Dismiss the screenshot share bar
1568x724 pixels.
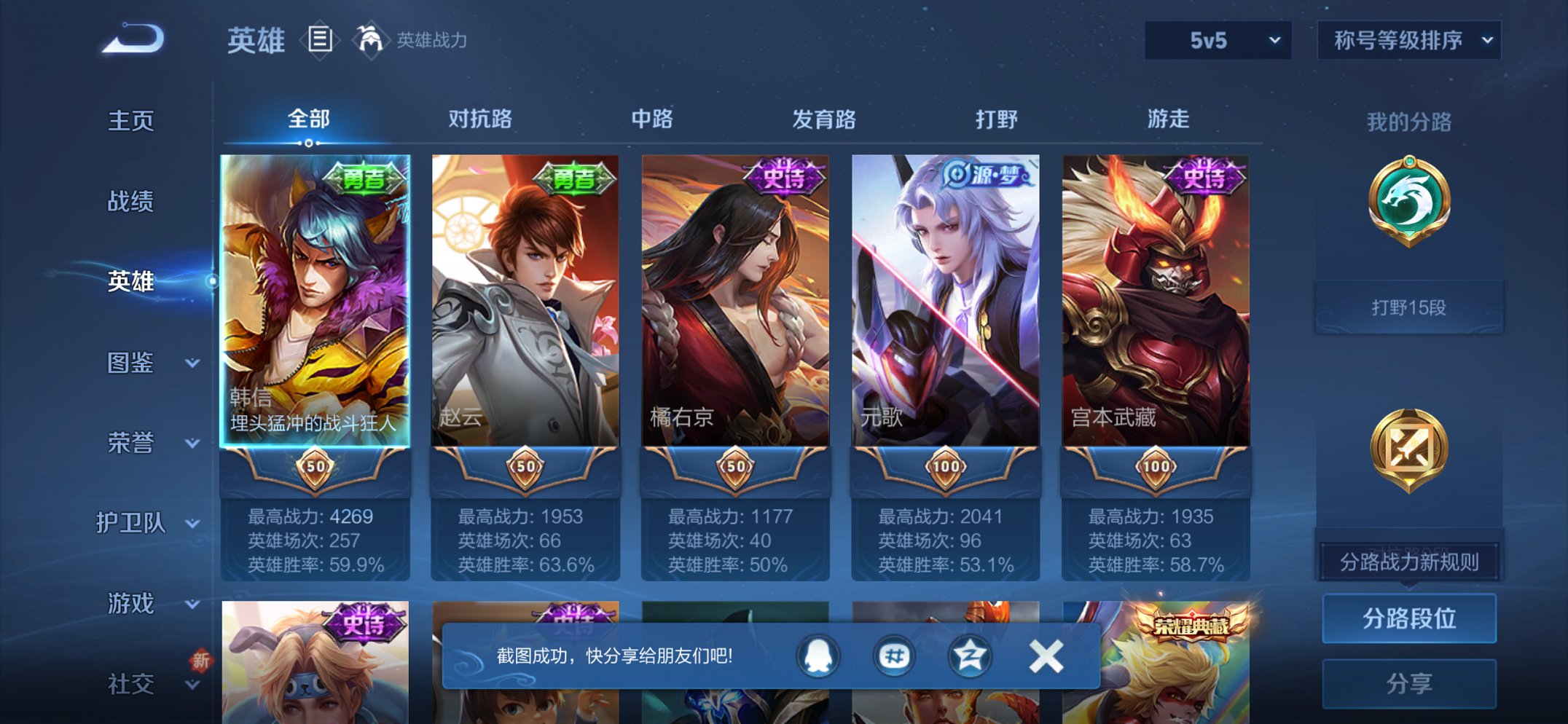coord(1046,655)
